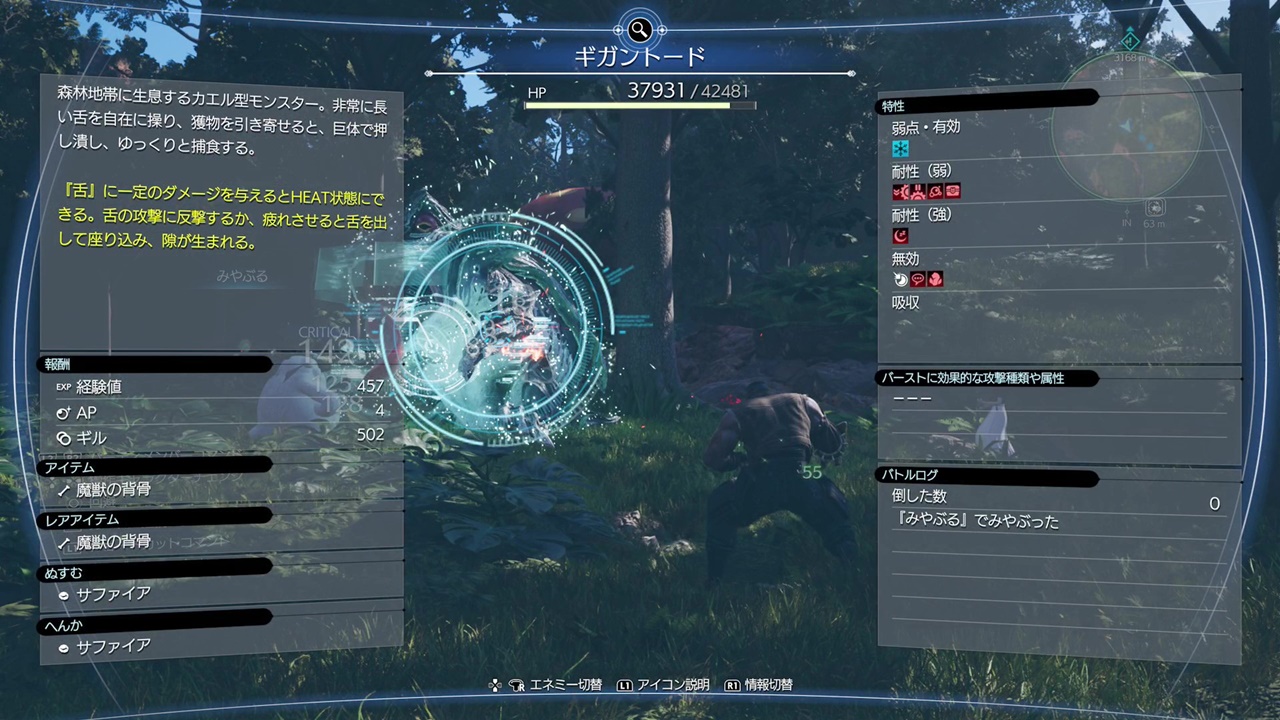Select the 倒した数 battle log row
1280x720 pixels.
tap(1055, 497)
